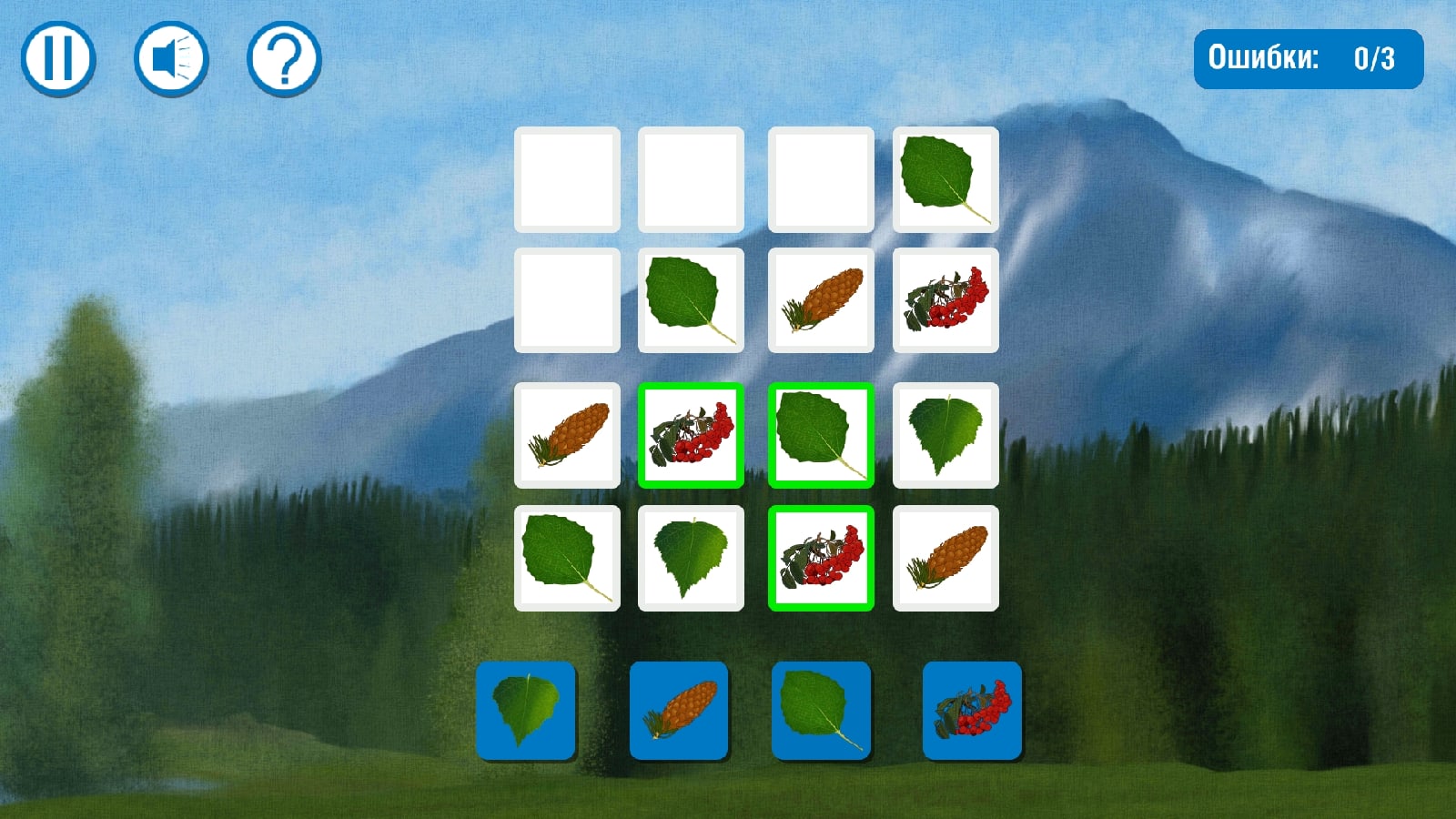Viewport: 1456px width, 819px height.
Task: Pick the pine cone on blue answer tile
Action: click(679, 711)
